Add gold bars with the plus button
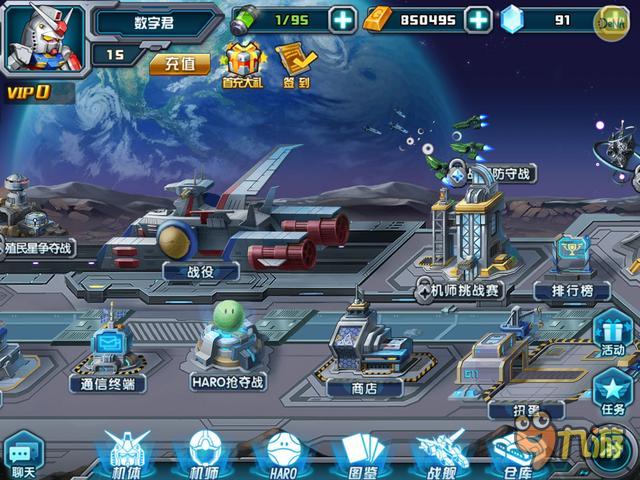640x480 pixels. (478, 19)
